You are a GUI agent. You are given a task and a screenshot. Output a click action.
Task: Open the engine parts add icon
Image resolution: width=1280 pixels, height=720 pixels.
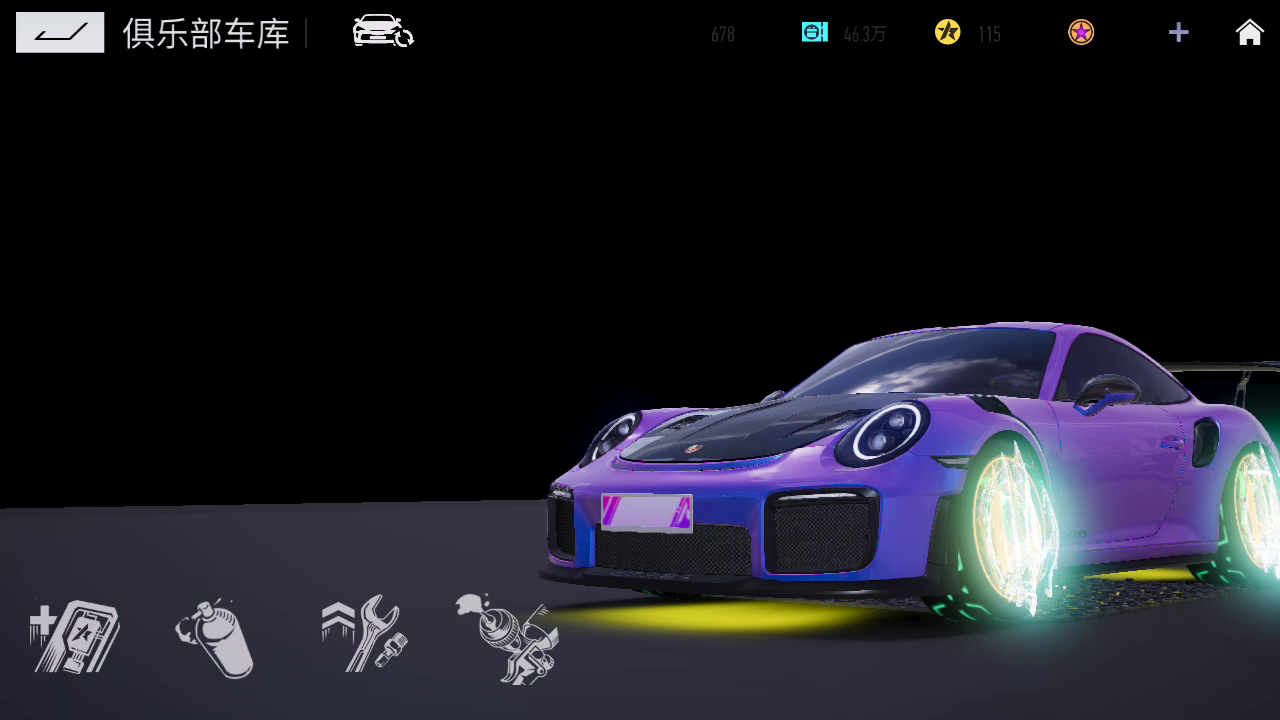tap(74, 636)
